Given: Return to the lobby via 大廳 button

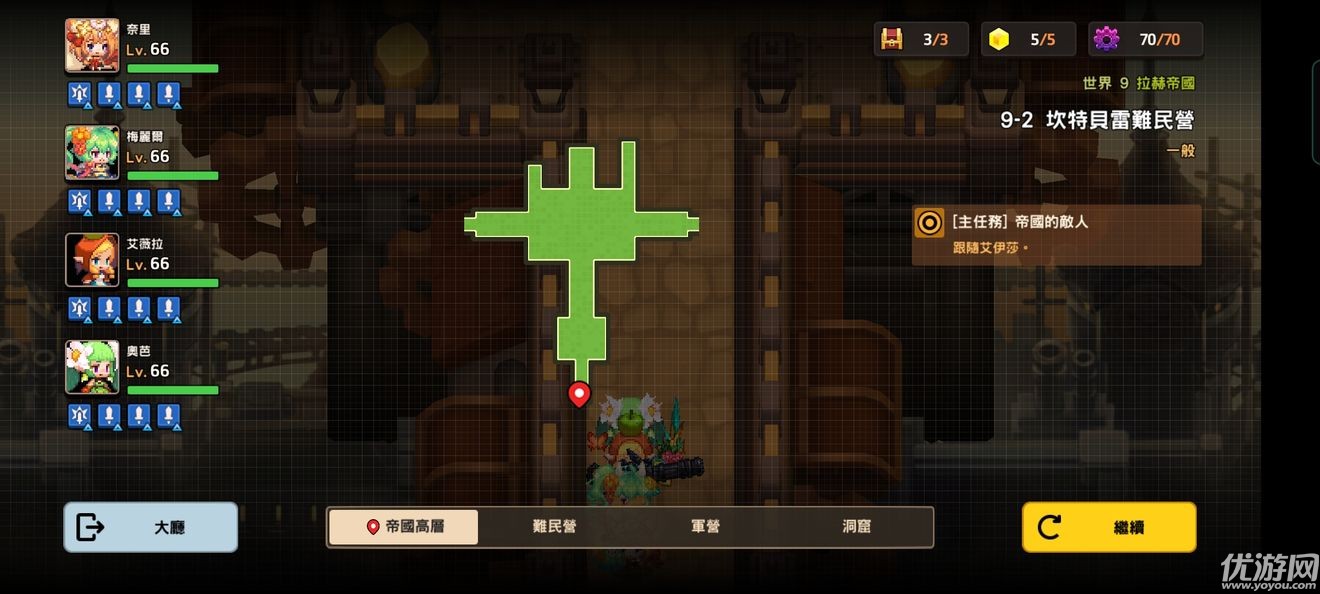Looking at the screenshot, I should 151,527.
